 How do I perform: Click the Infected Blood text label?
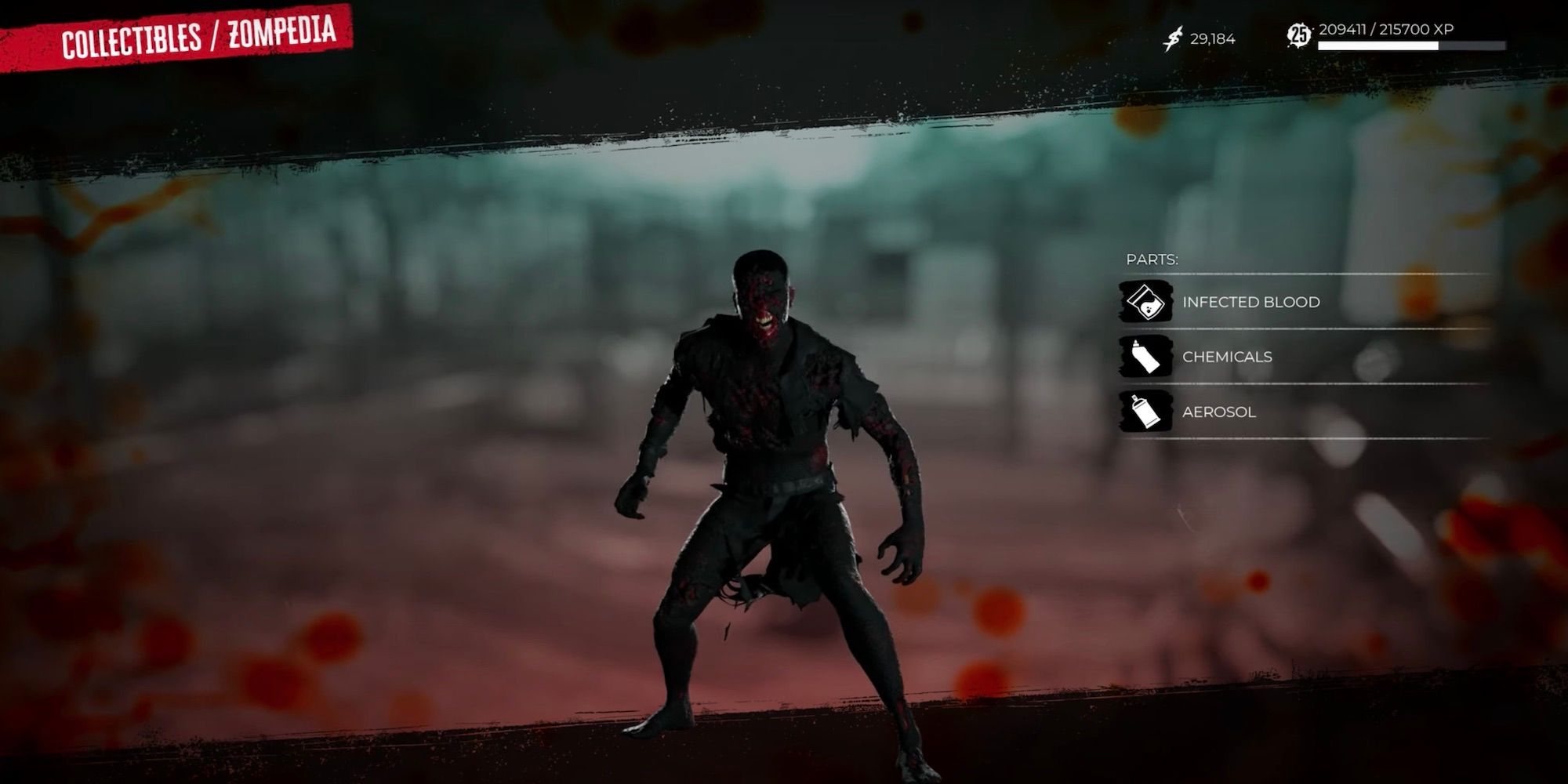[x=1250, y=301]
